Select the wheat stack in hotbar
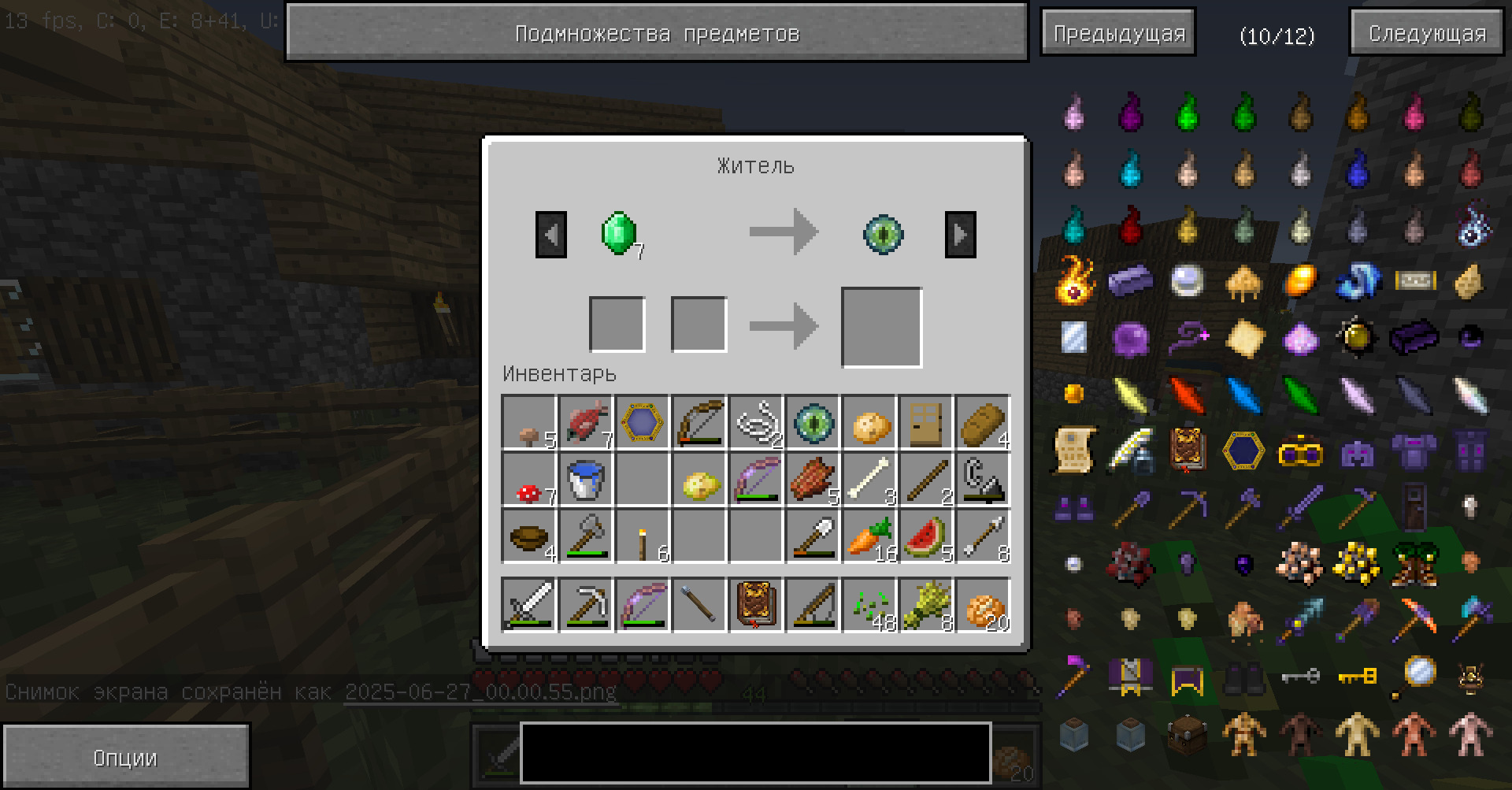This screenshot has width=1512, height=790. pyautogui.click(x=926, y=606)
